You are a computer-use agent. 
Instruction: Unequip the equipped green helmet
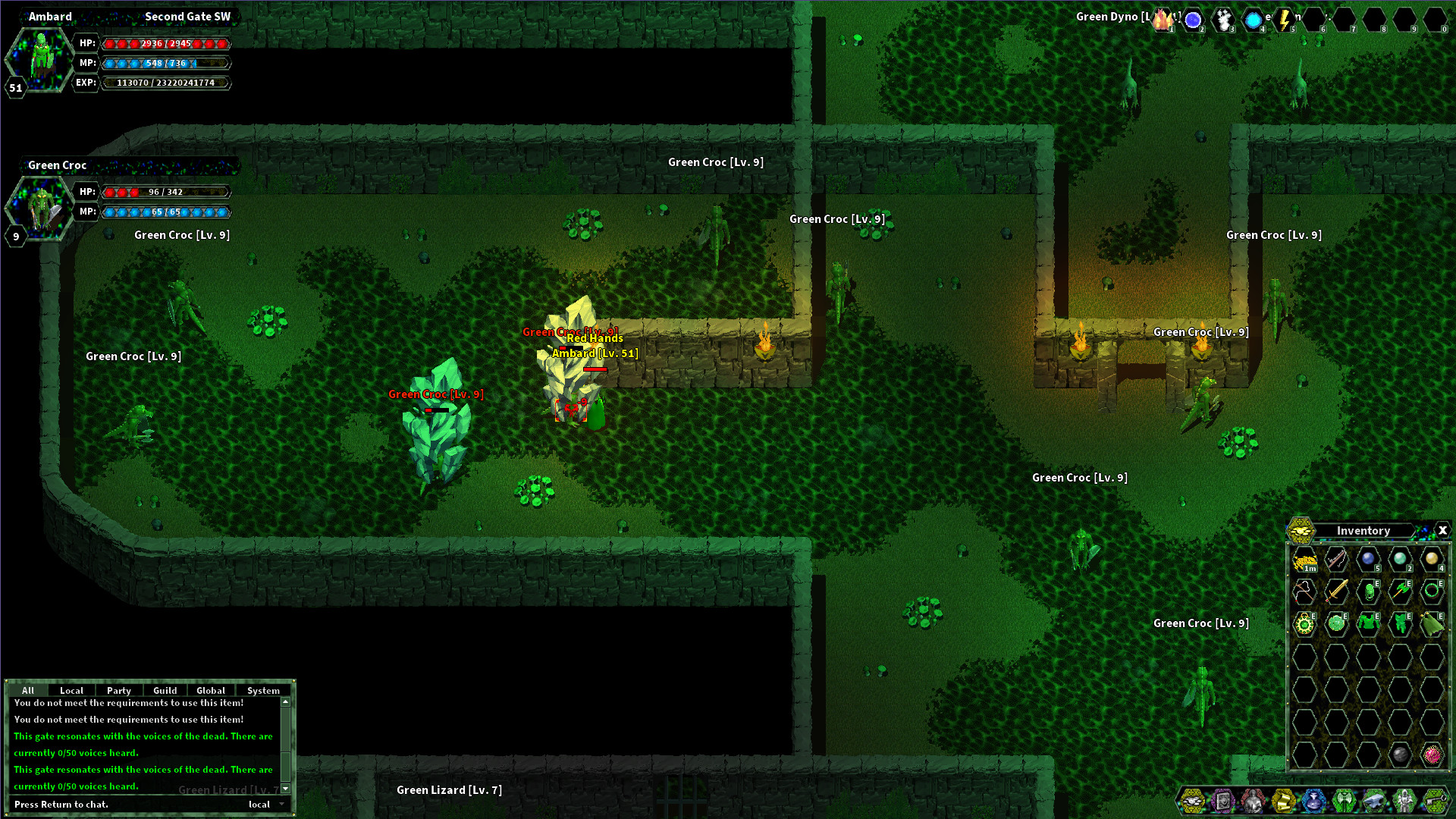(x=1370, y=592)
